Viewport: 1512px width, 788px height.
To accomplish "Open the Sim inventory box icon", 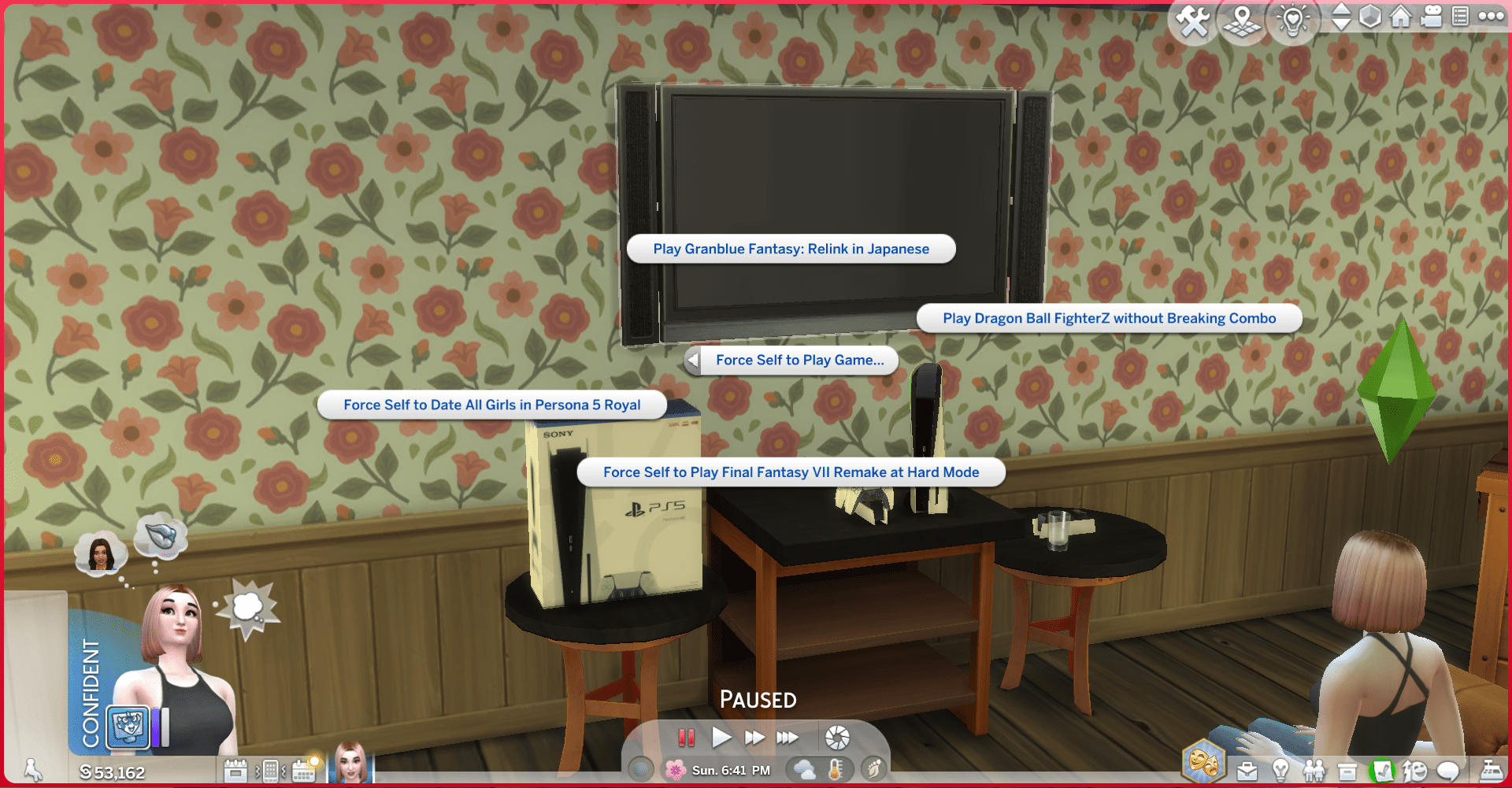I will click(x=1347, y=770).
